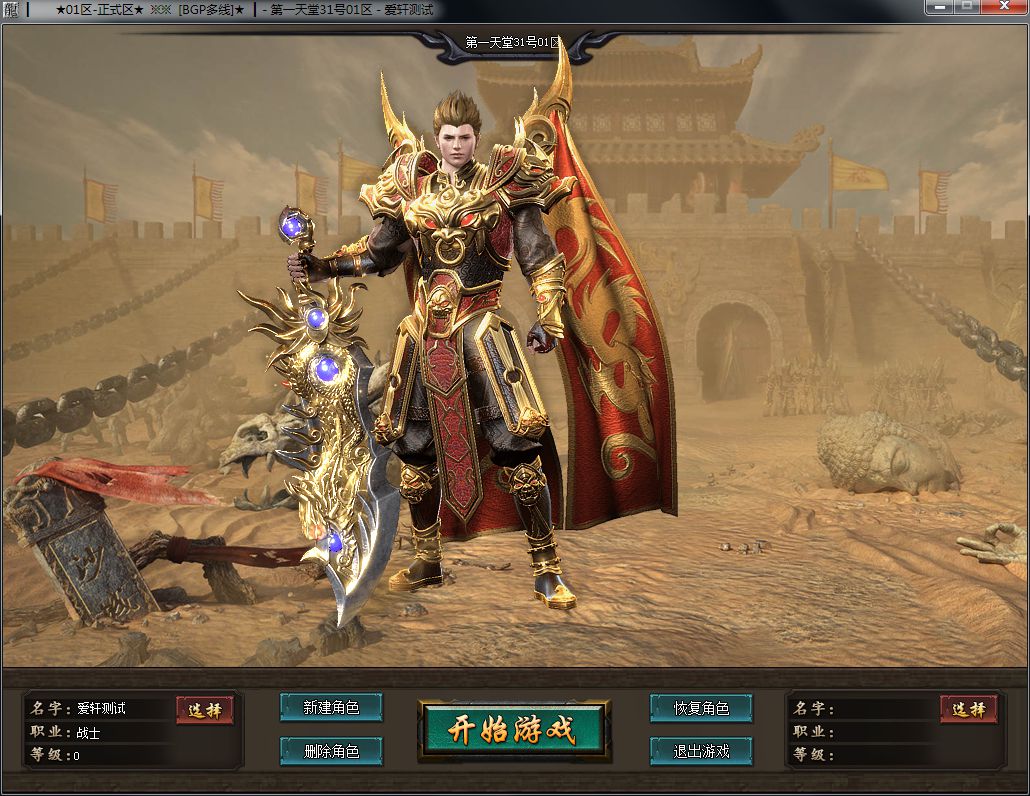The height and width of the screenshot is (796, 1030).
Task: Minimize the game window
Action: 938,7
